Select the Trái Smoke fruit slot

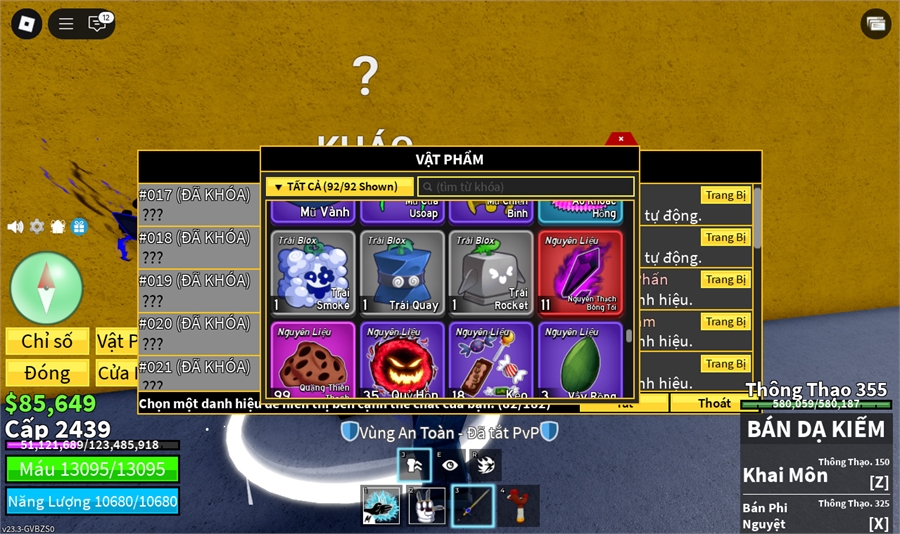pos(313,273)
